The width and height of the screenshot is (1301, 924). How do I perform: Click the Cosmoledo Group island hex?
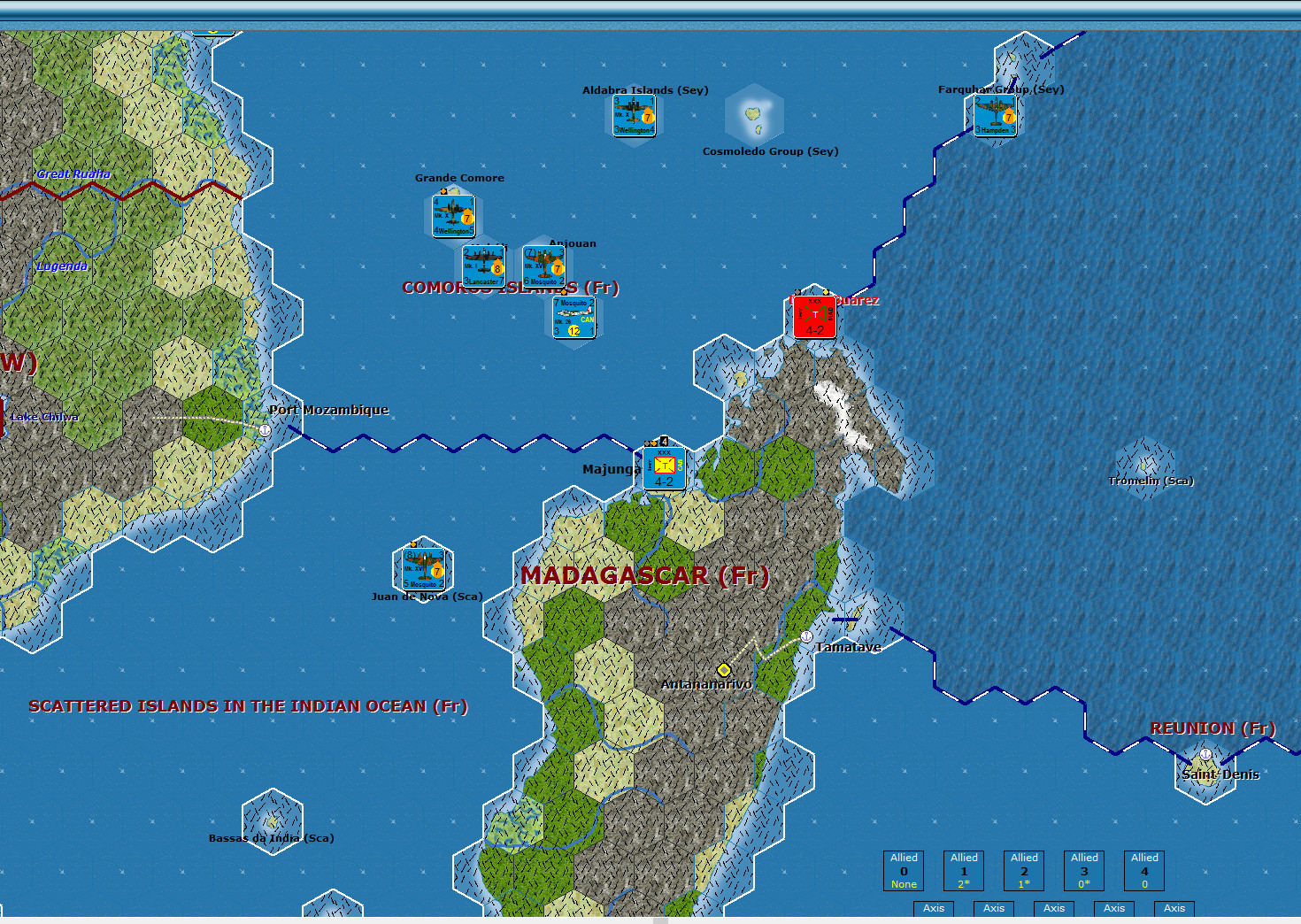755,115
